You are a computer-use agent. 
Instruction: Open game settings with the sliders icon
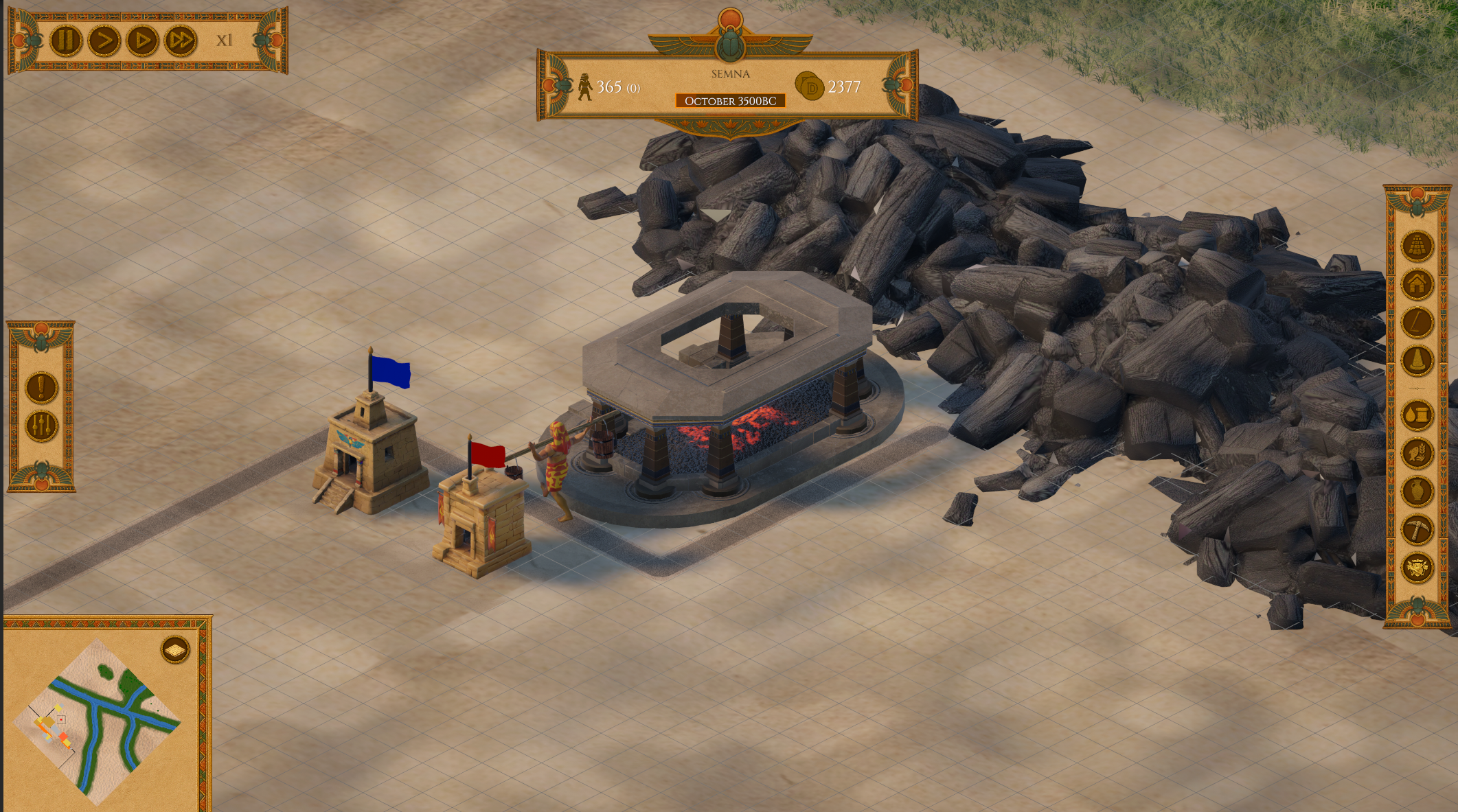point(41,426)
